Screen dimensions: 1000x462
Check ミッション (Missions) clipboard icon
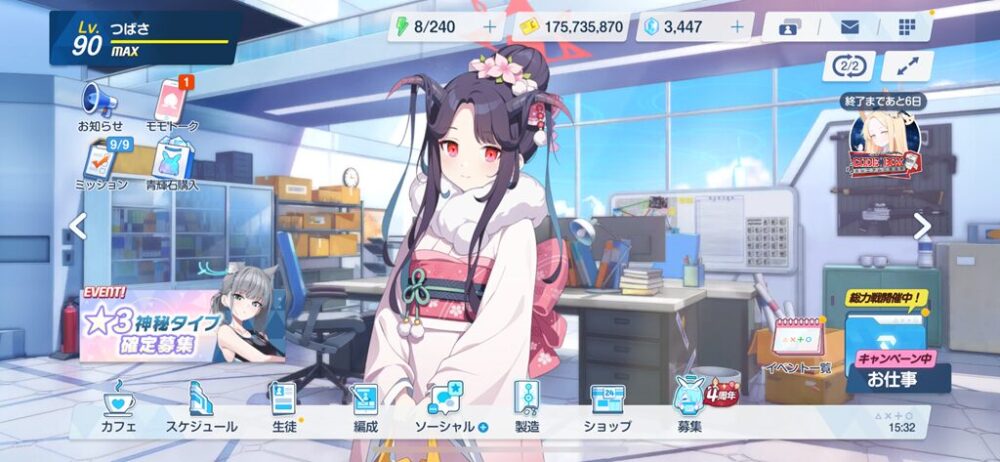102,165
